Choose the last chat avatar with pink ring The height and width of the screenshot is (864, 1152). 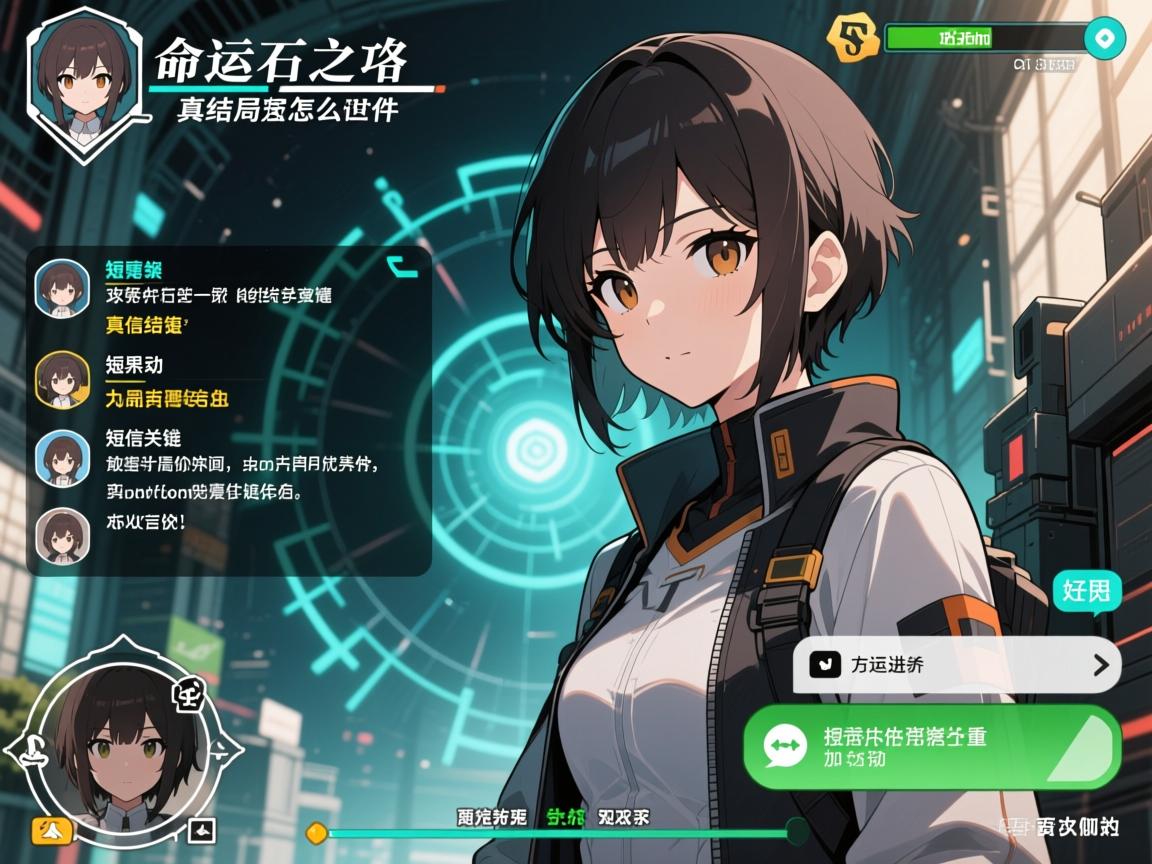tap(63, 534)
